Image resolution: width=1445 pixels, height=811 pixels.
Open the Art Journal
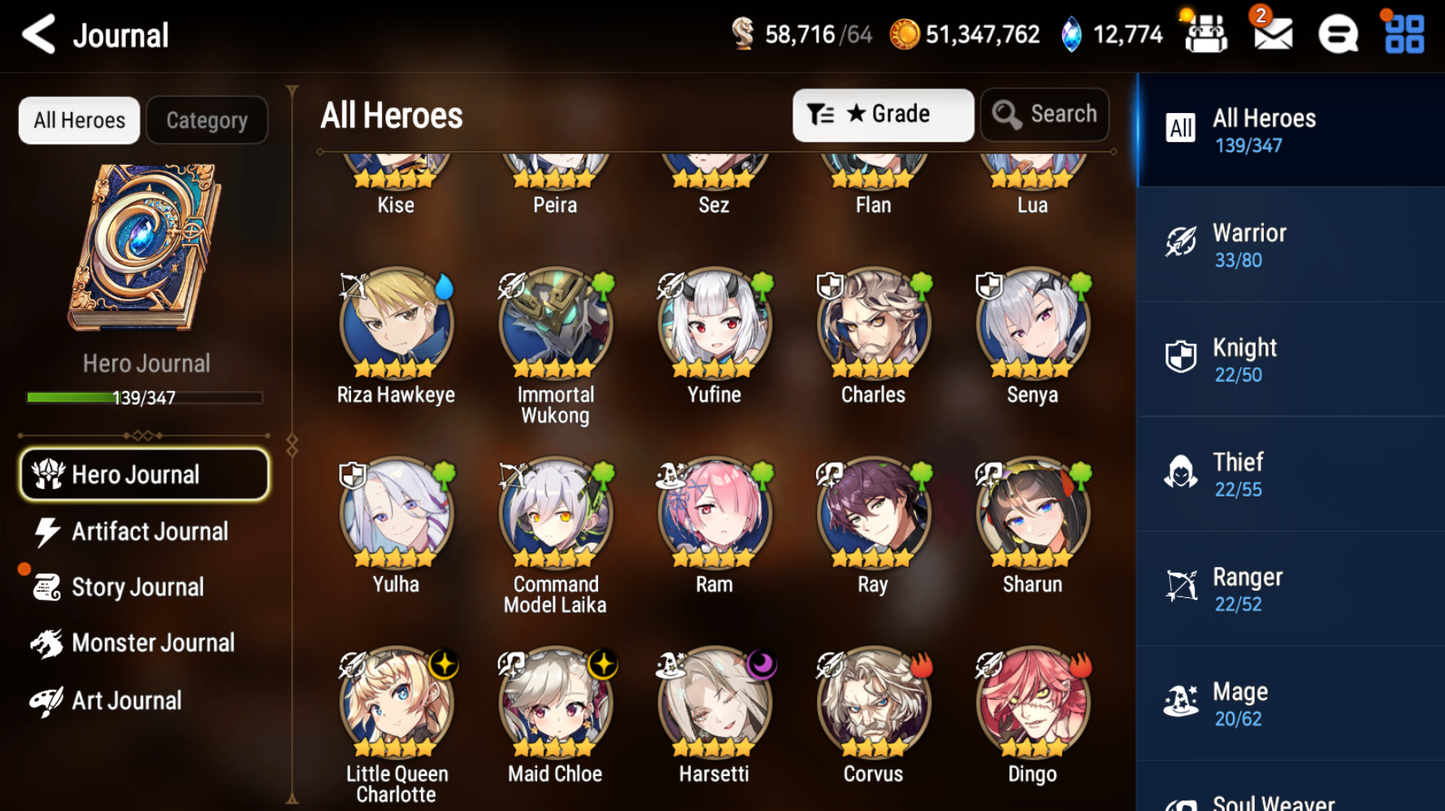click(x=125, y=701)
